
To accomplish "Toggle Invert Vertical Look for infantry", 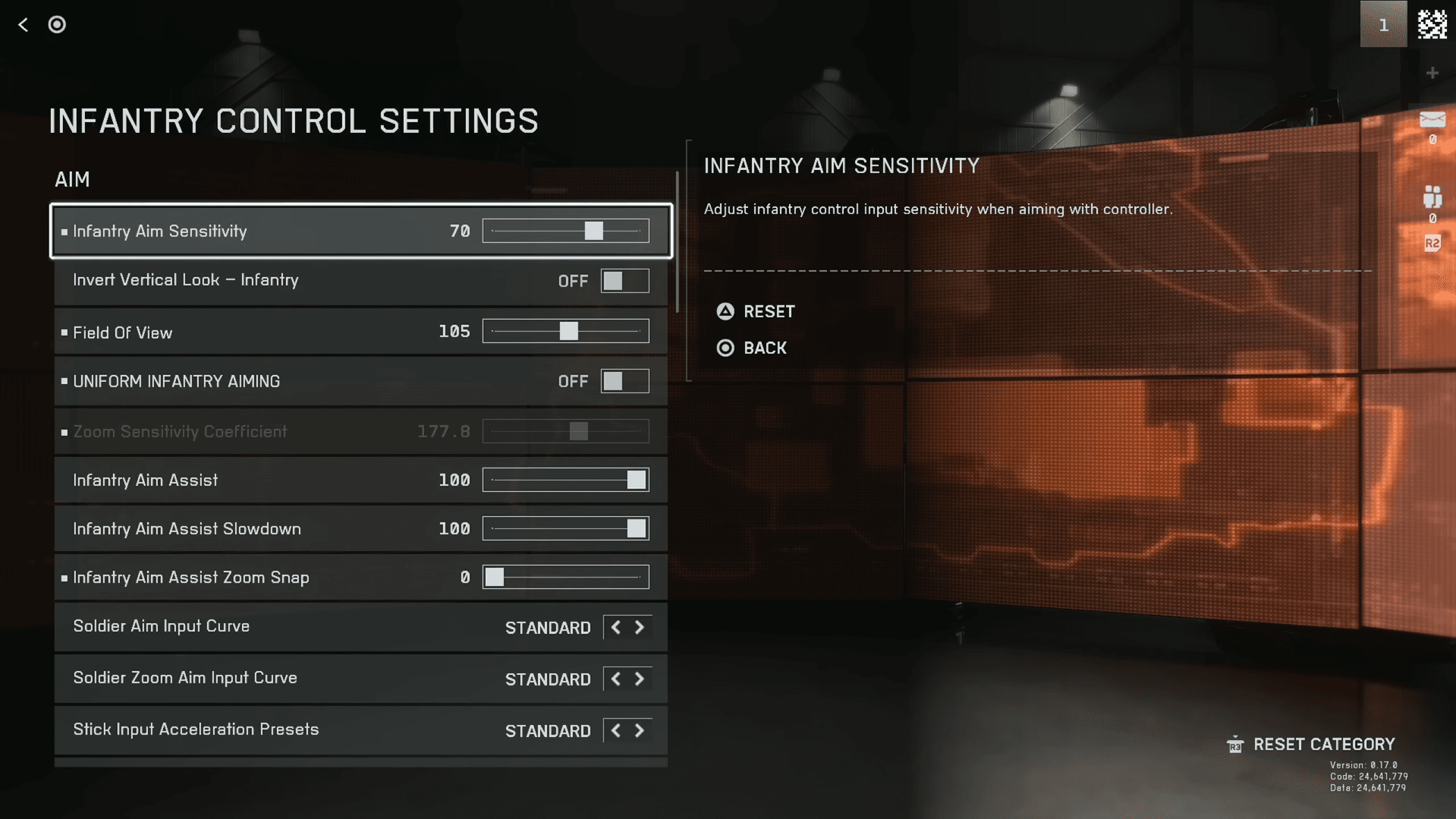I will click(624, 280).
